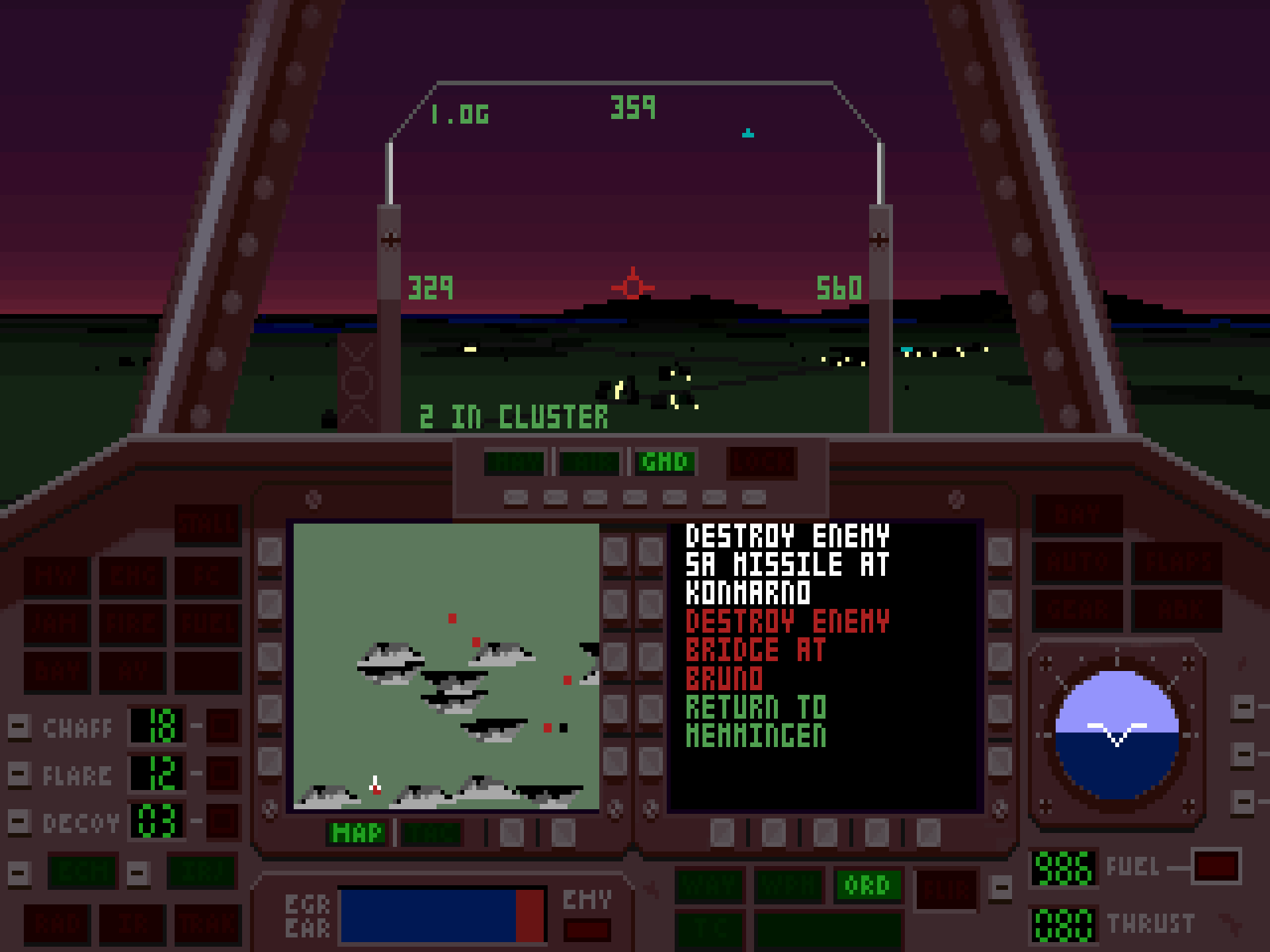Select the Komarno SA missile objective
The width and height of the screenshot is (1270, 952).
[787, 564]
